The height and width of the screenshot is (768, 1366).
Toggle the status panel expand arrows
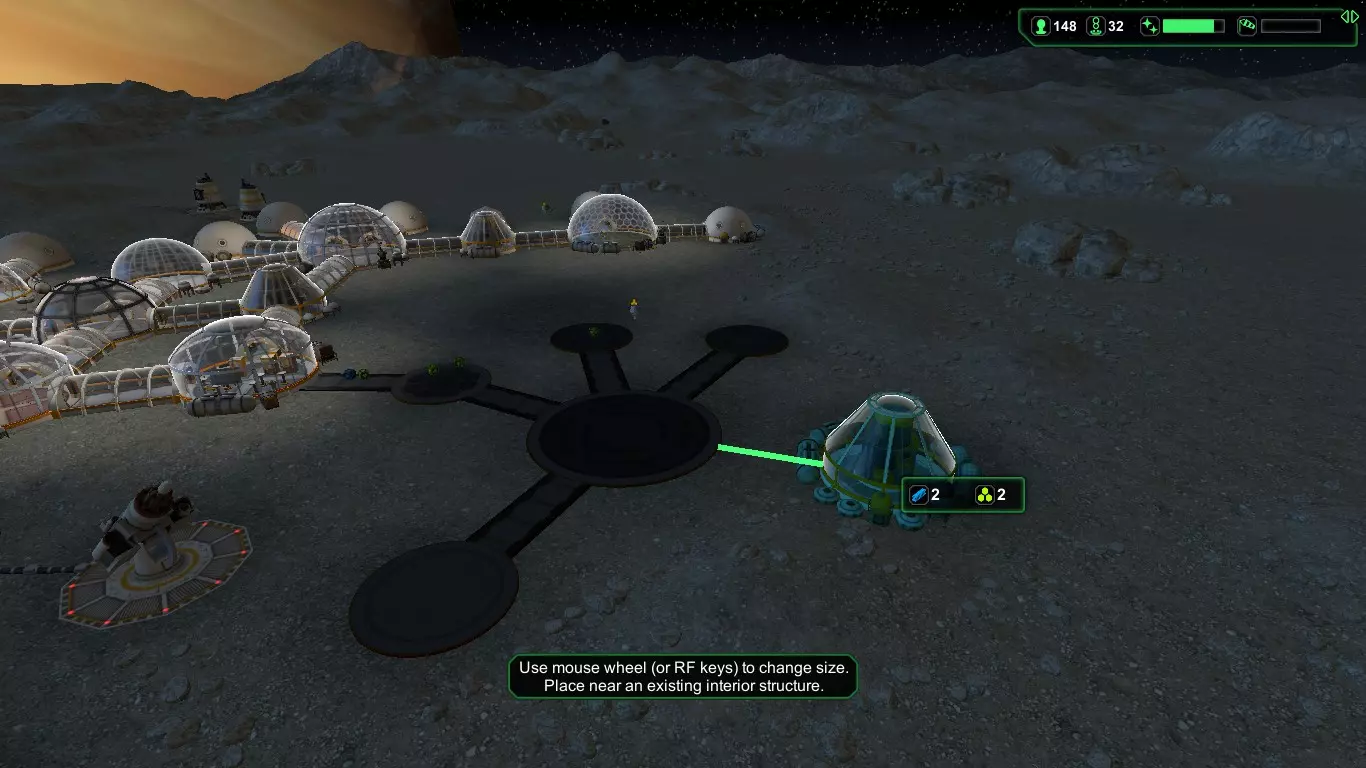coord(1349,17)
